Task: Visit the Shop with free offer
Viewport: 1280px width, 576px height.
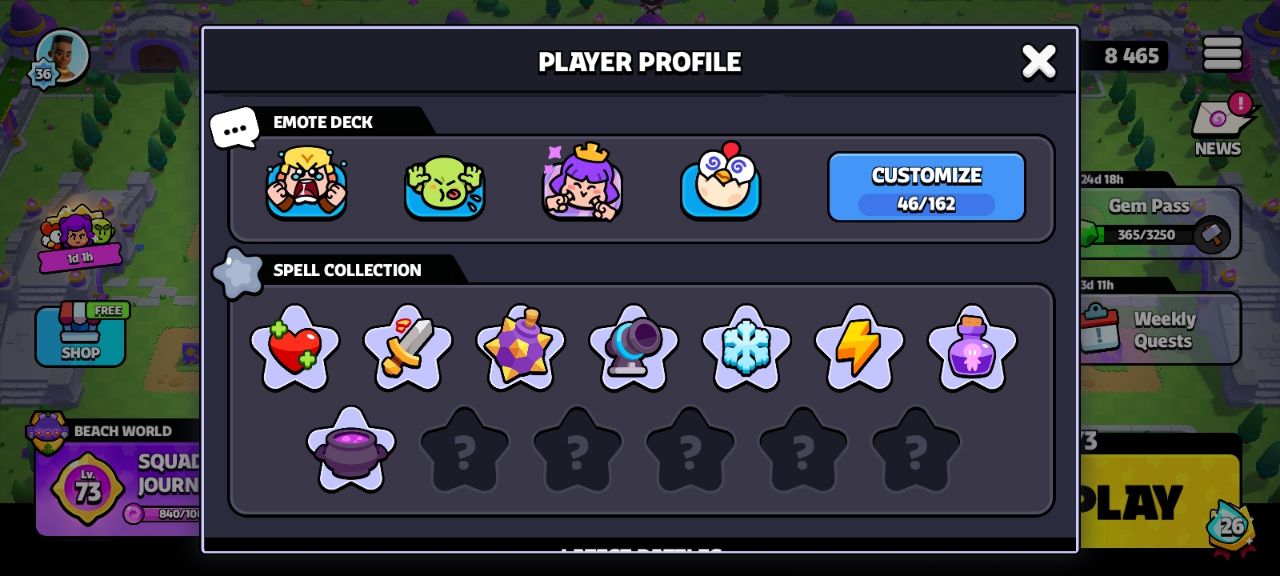Action: click(x=80, y=335)
